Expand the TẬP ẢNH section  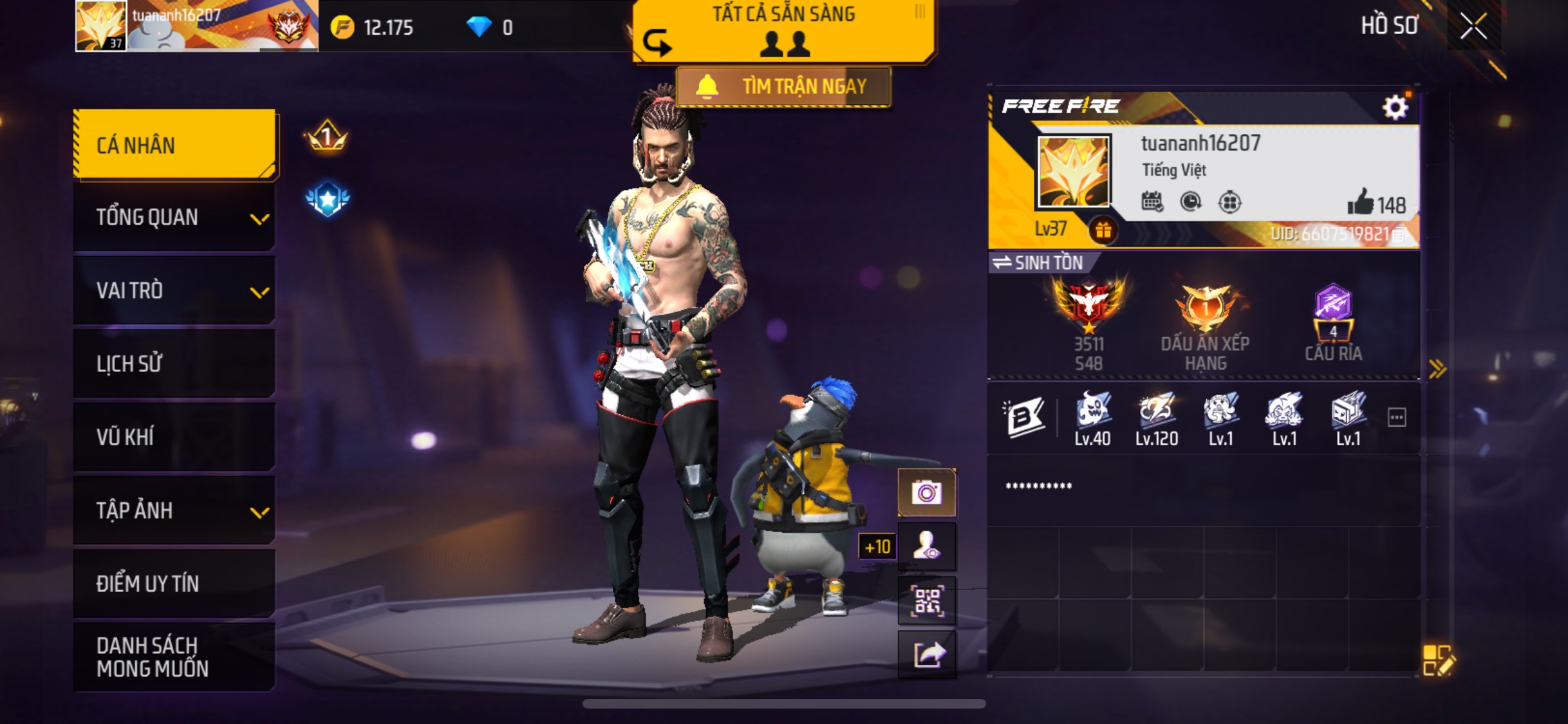click(174, 511)
